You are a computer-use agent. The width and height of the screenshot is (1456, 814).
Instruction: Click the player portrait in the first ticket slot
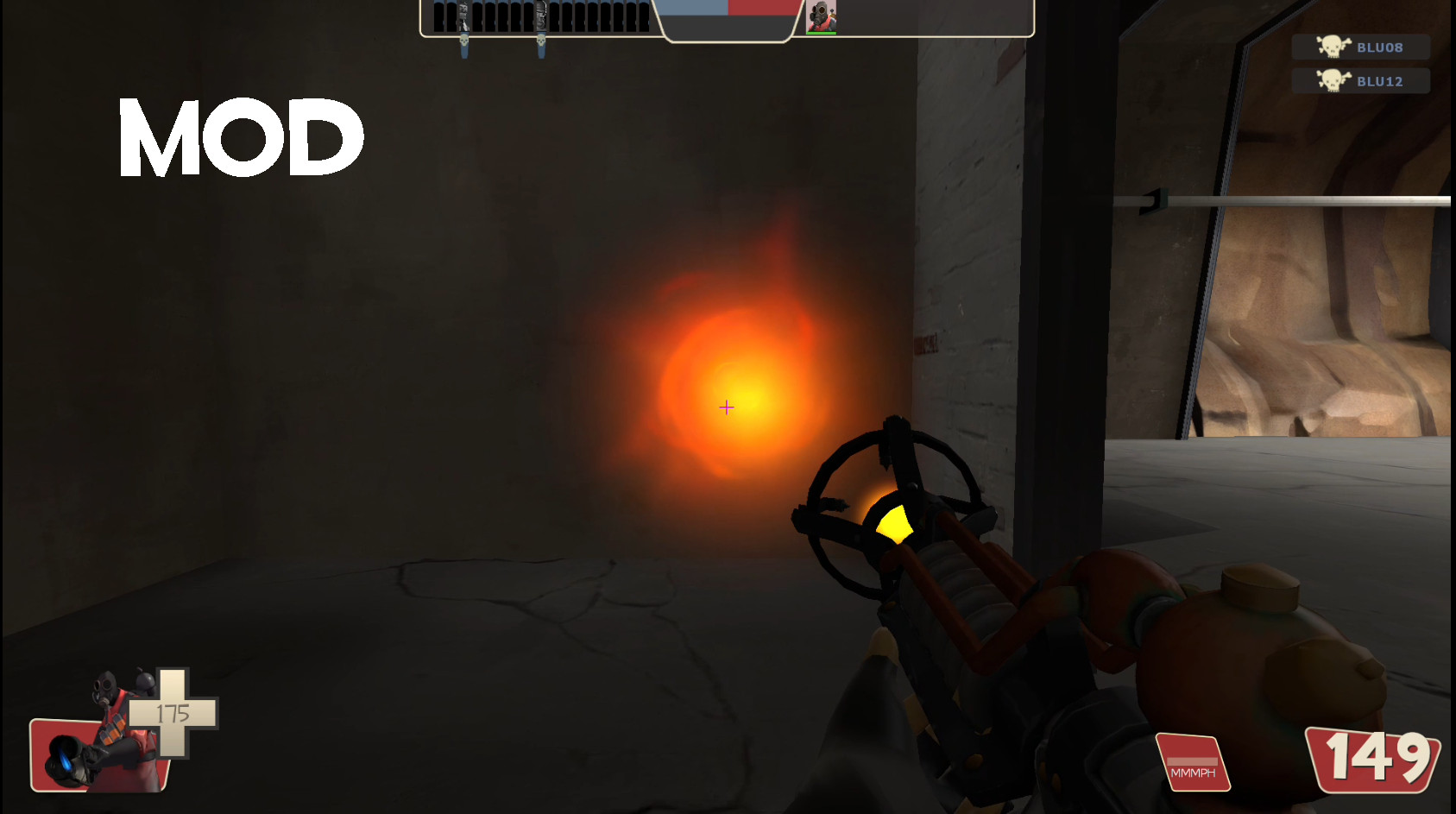pyautogui.click(x=466, y=13)
